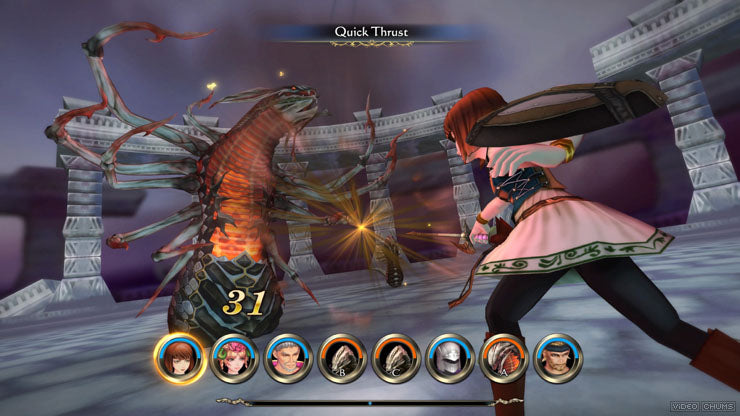Viewport: 740px width, 416px height.
Task: Click the pink-haired woman turn portrait
Action: click(x=236, y=358)
